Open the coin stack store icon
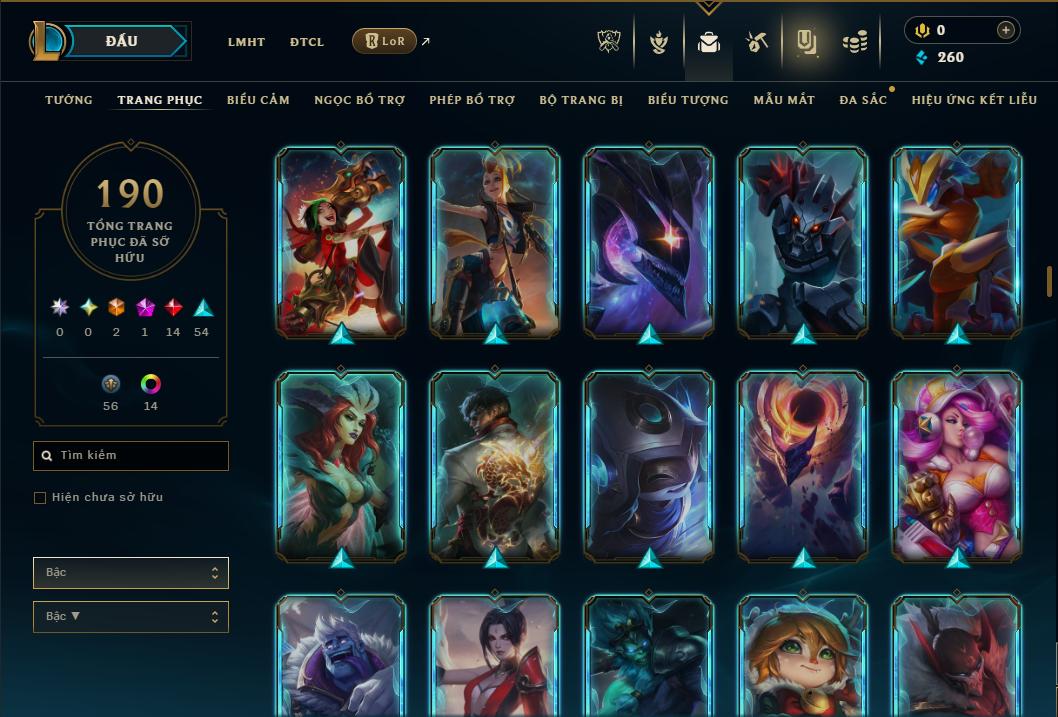Image resolution: width=1058 pixels, height=717 pixels. click(x=854, y=42)
